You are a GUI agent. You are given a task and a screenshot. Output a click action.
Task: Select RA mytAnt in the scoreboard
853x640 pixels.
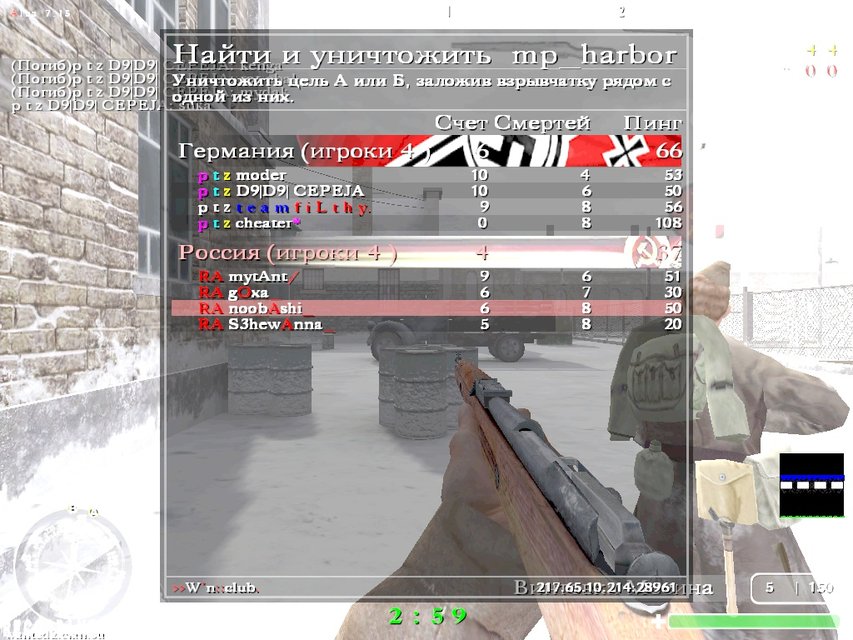click(x=428, y=276)
